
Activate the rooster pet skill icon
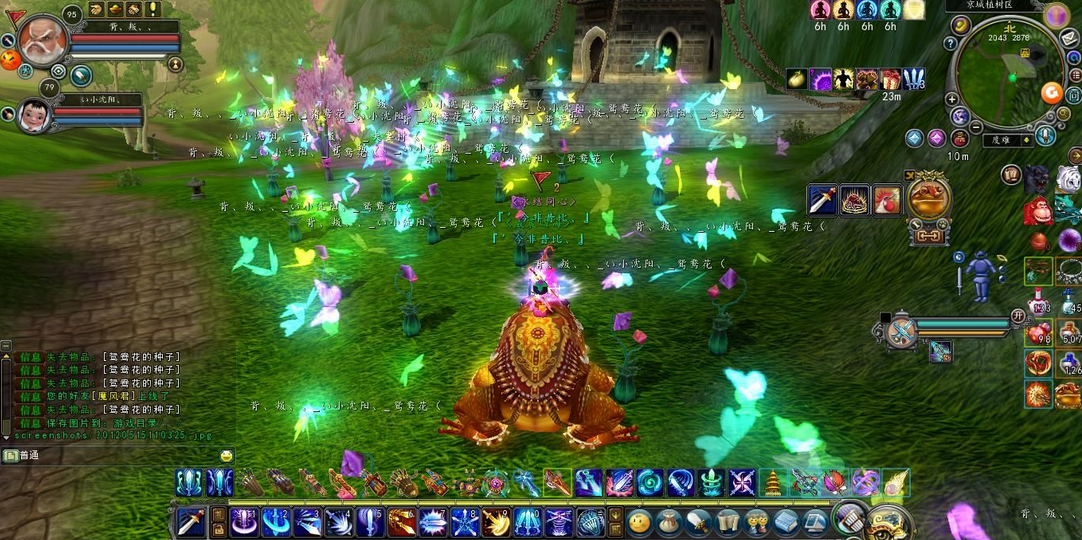click(x=887, y=200)
